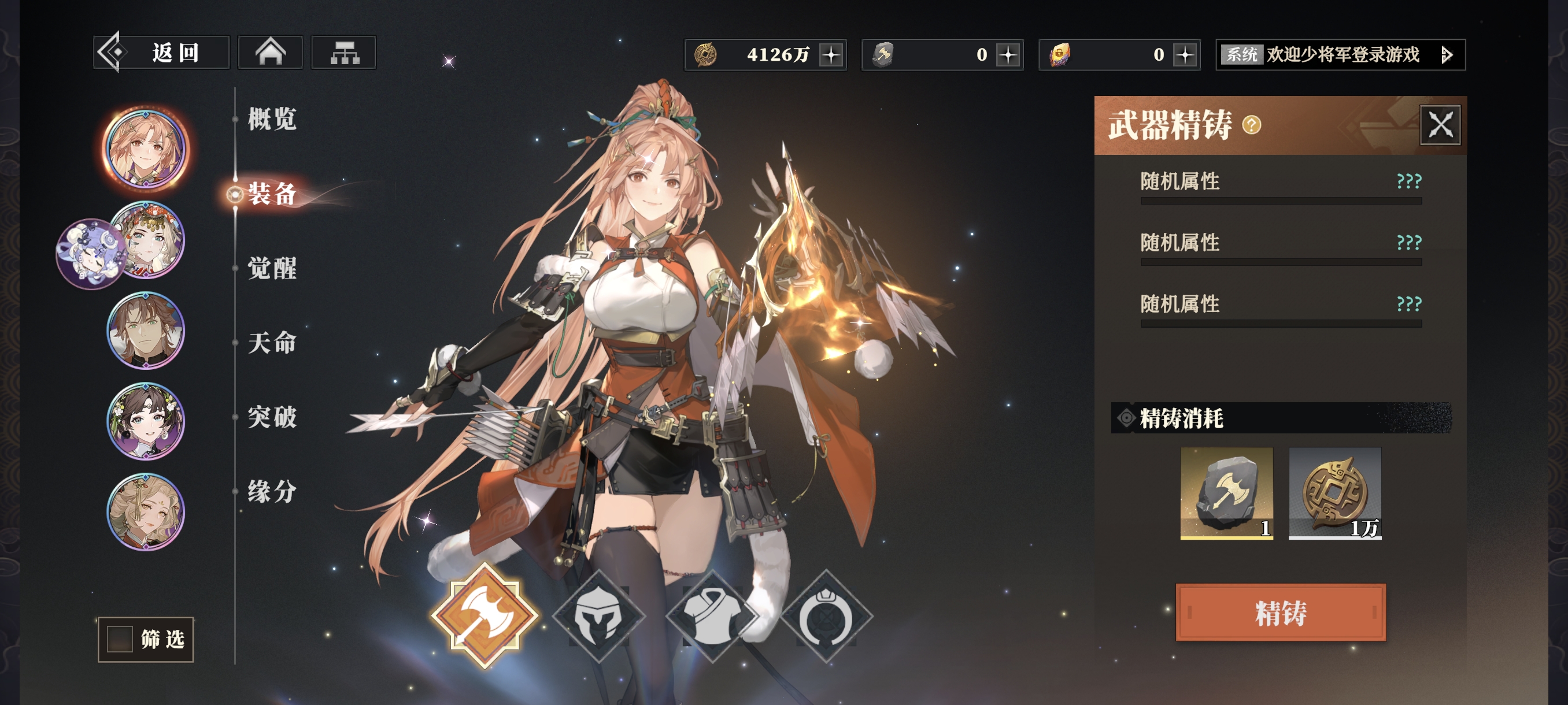Switch to the 天命 destiny tab

[x=272, y=343]
